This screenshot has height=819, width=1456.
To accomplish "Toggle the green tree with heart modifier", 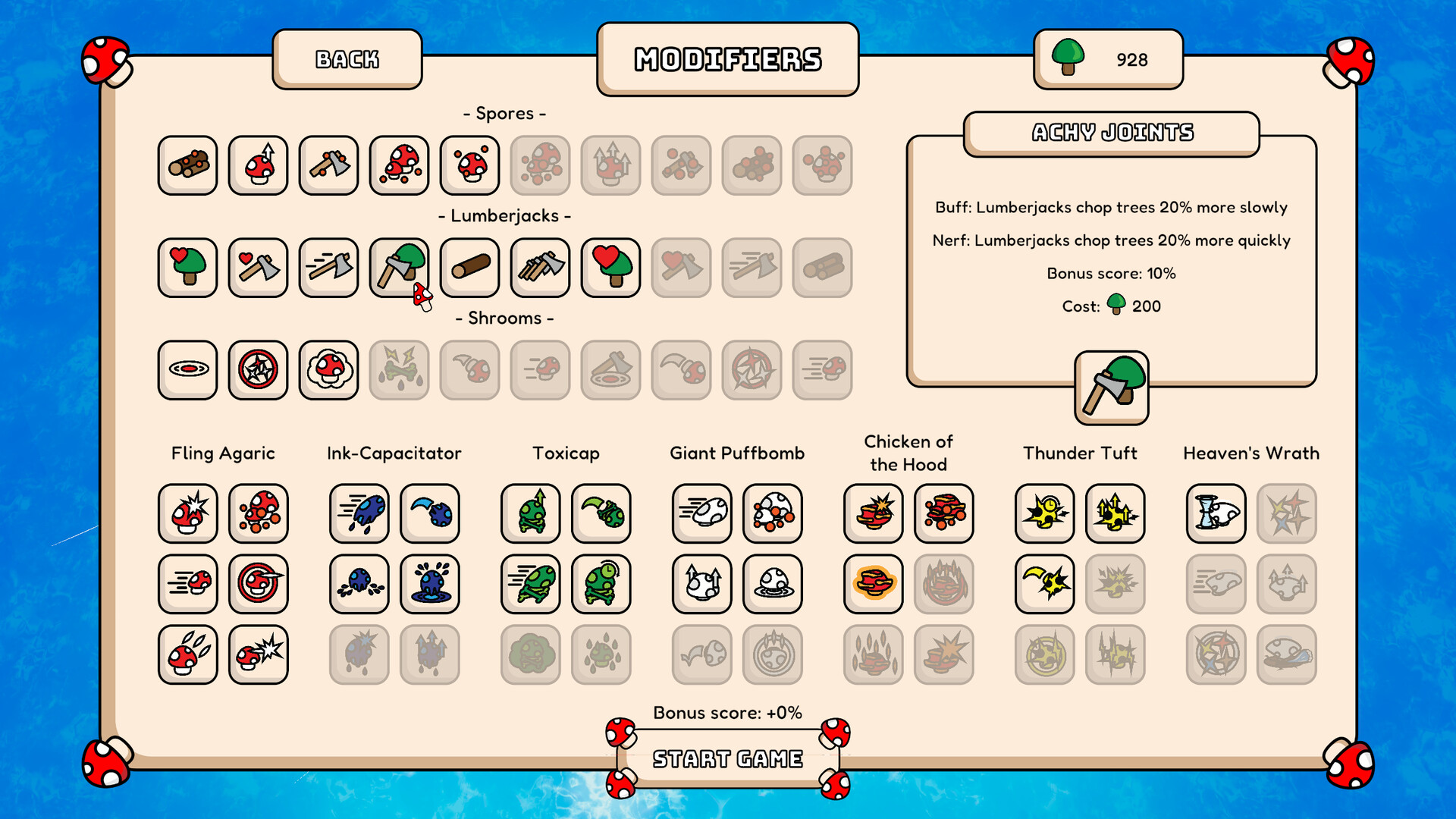I will [x=187, y=268].
